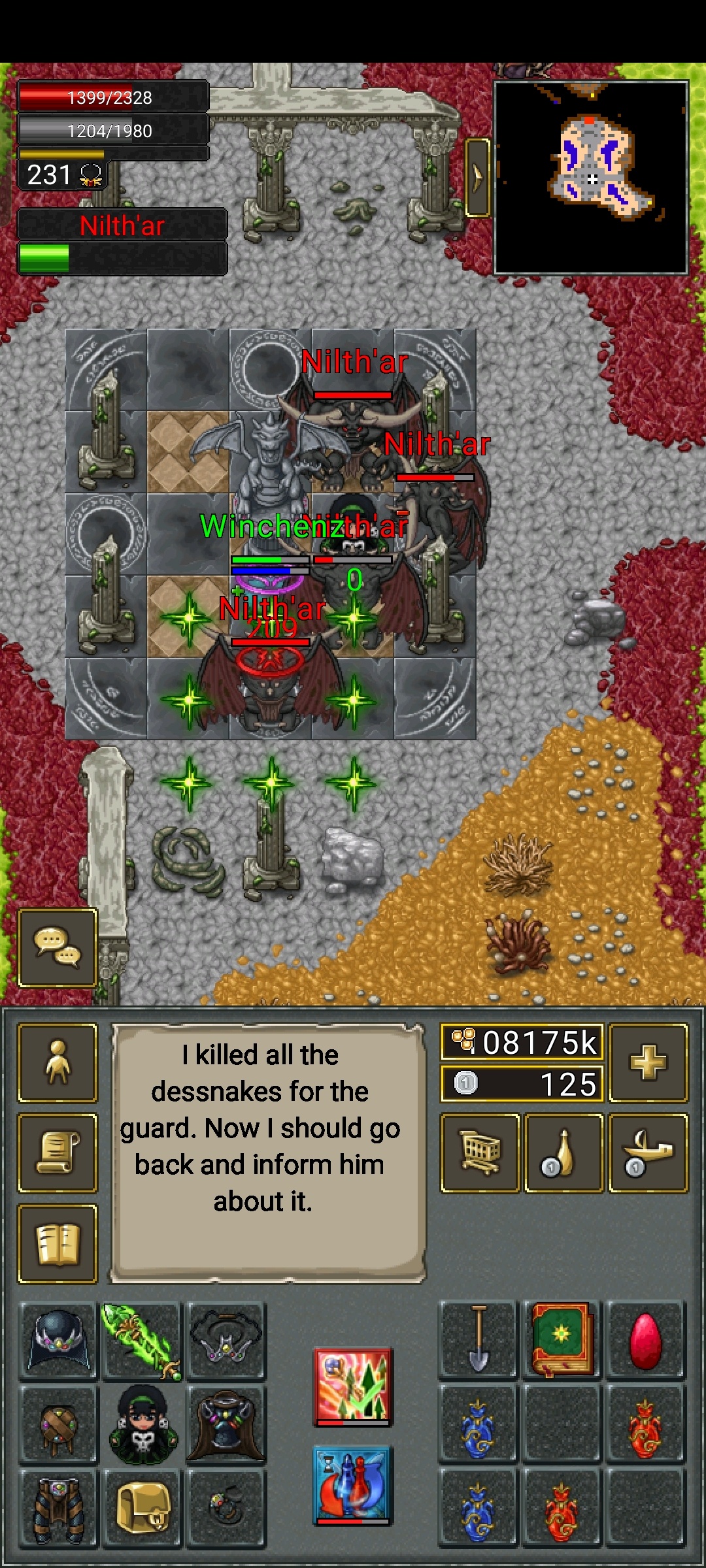Select the green crystal sword slot
The height and width of the screenshot is (1568, 706).
tap(142, 1340)
